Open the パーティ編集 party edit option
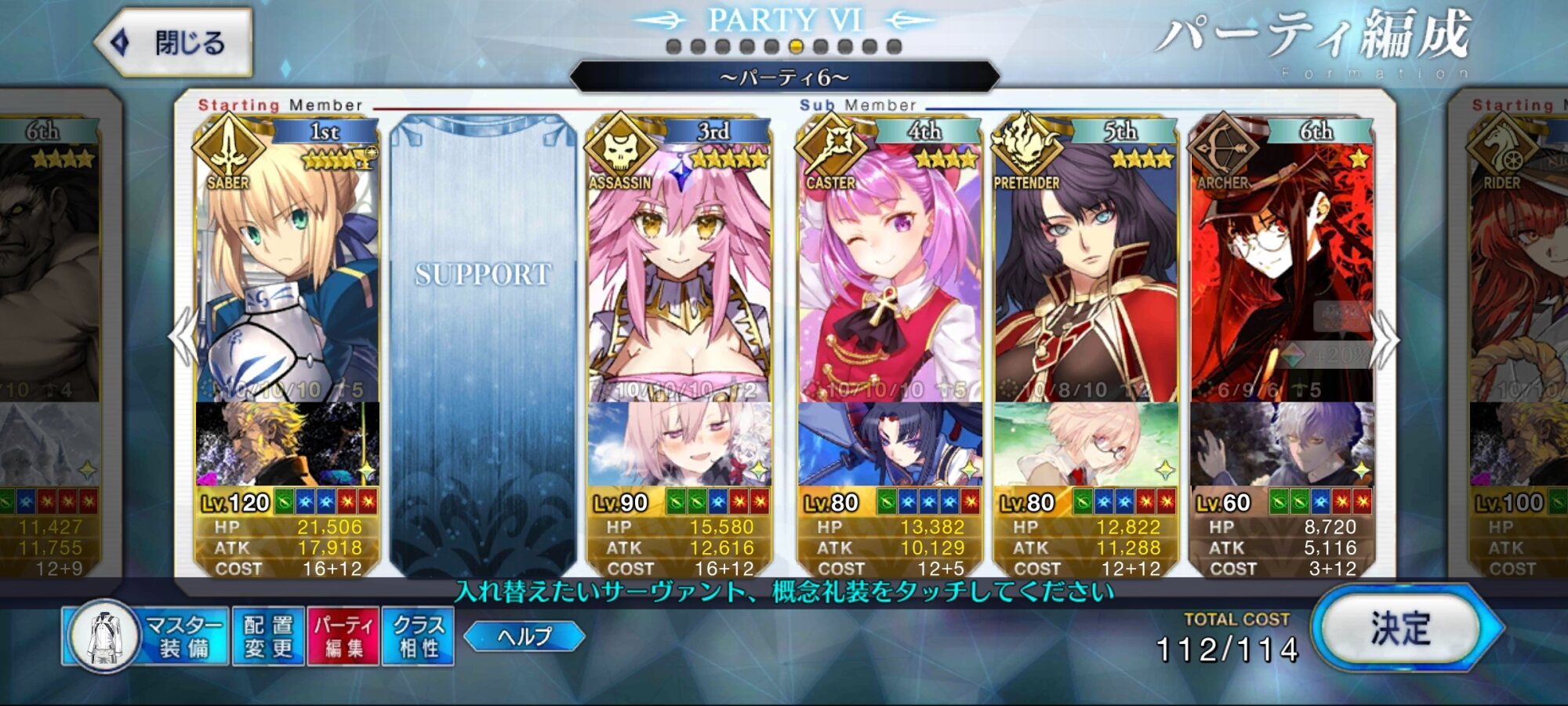Screen dimensions: 1568x706 point(343,636)
